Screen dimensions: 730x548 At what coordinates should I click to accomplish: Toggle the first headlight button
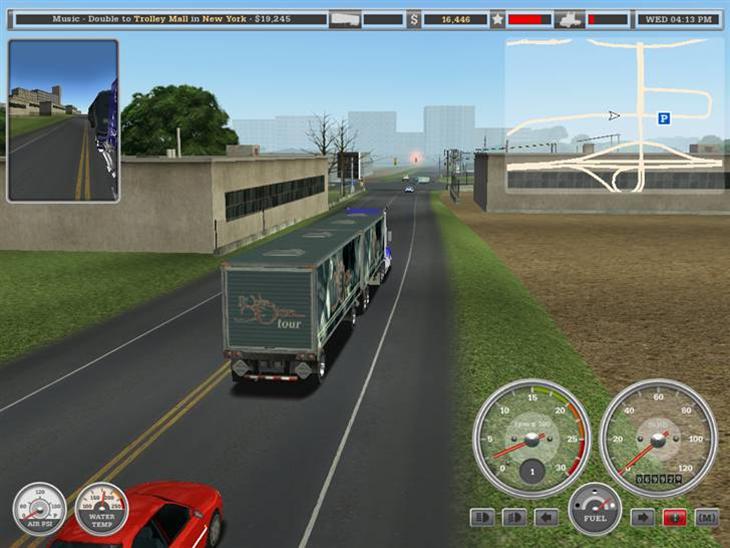(482, 517)
